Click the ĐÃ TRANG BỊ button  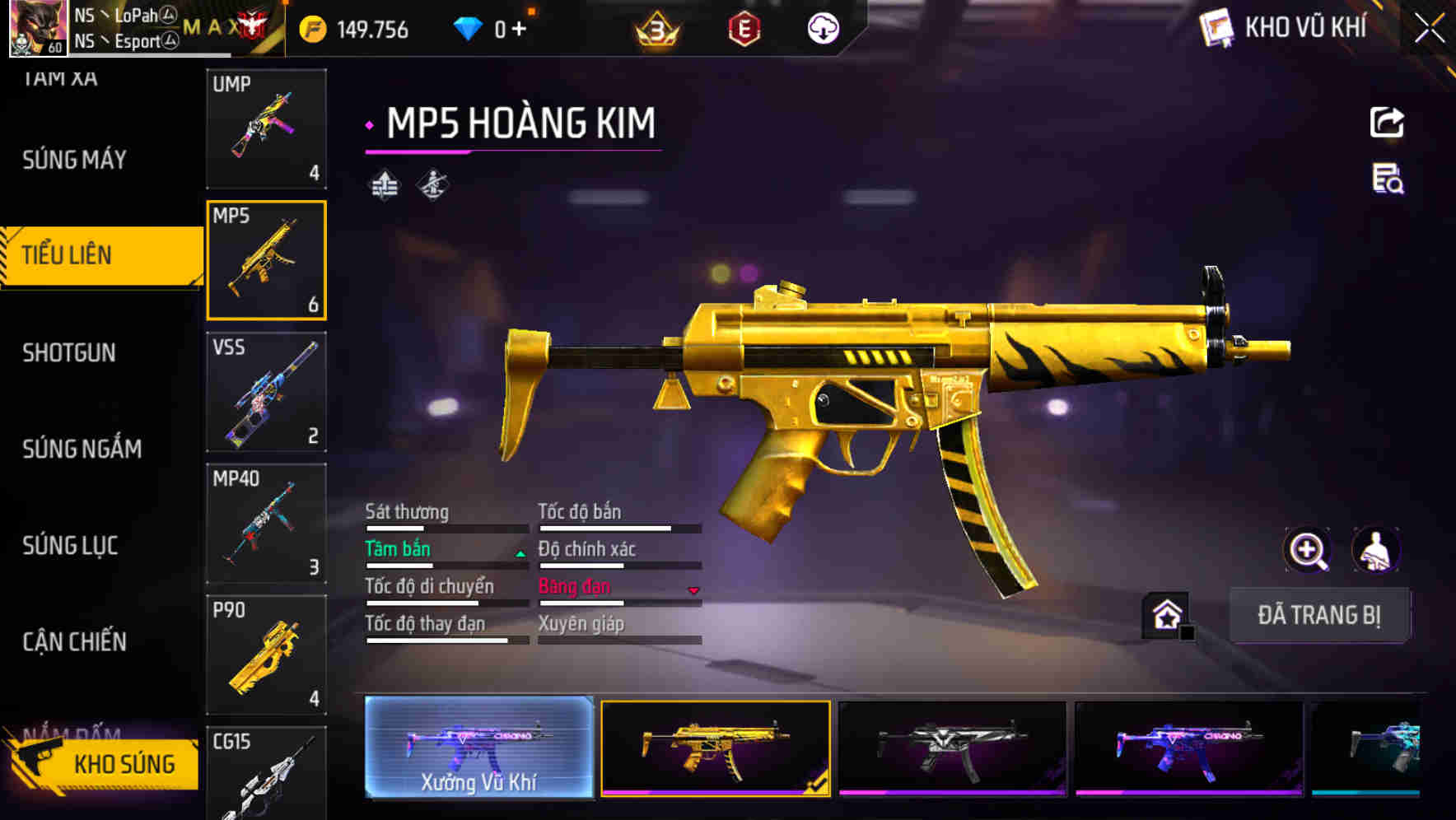pyautogui.click(x=1318, y=615)
